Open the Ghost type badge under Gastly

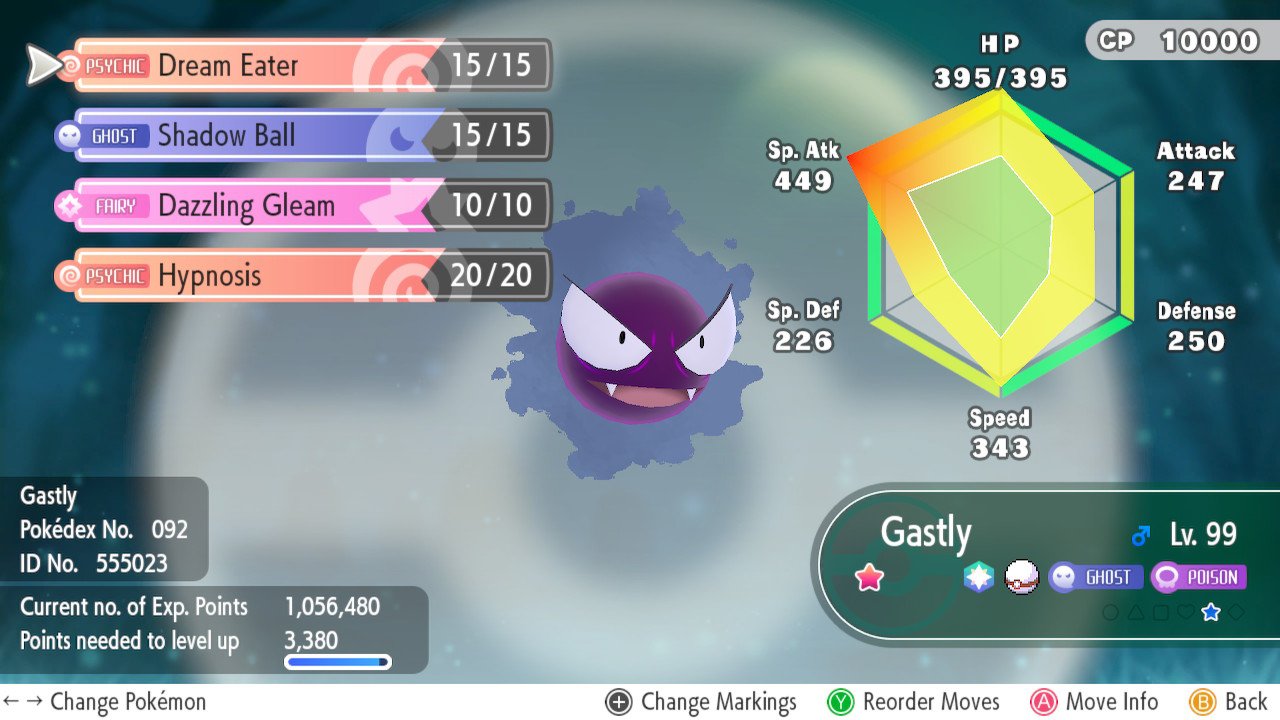point(1098,577)
